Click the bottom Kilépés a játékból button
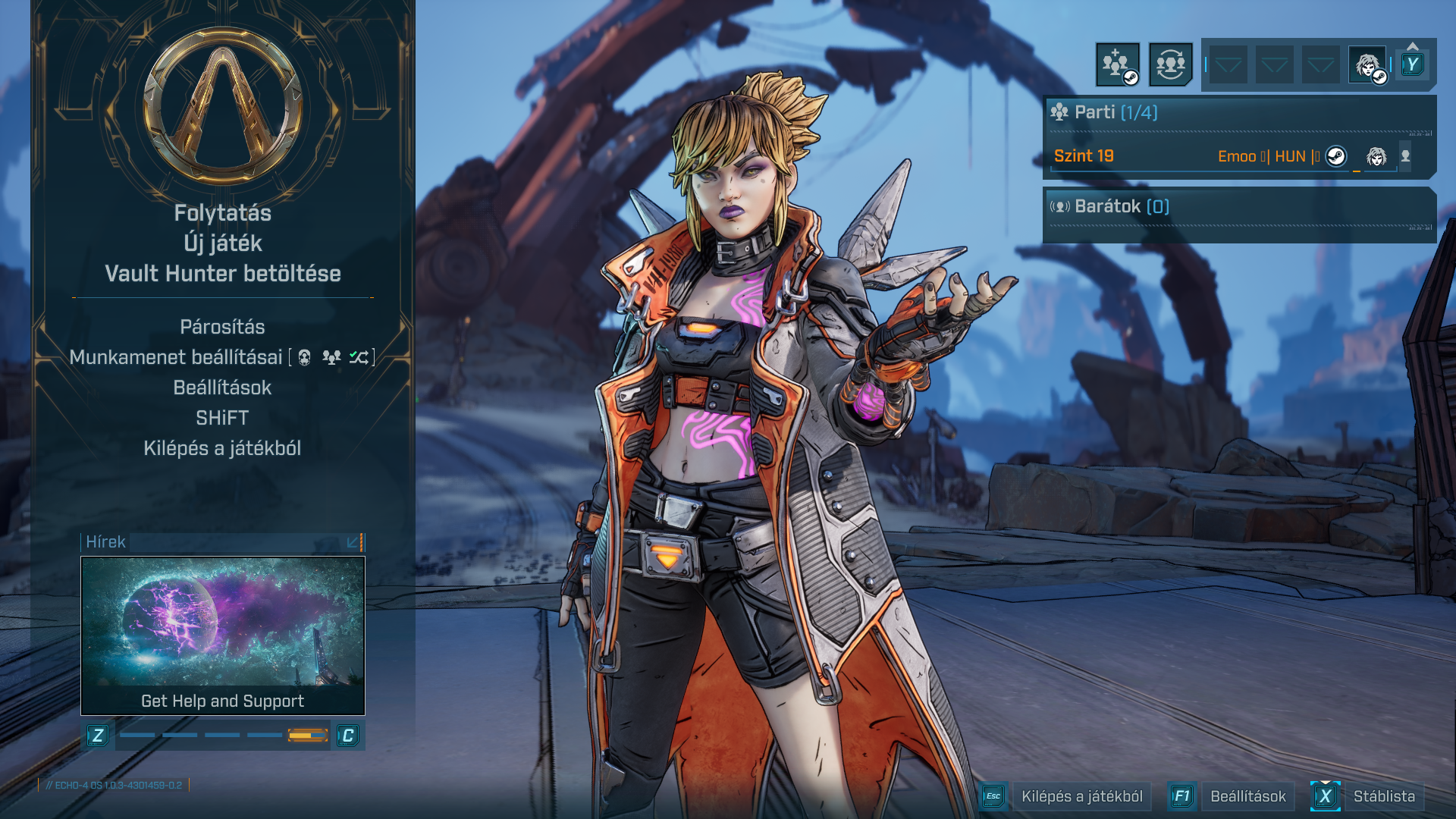 pyautogui.click(x=1081, y=796)
